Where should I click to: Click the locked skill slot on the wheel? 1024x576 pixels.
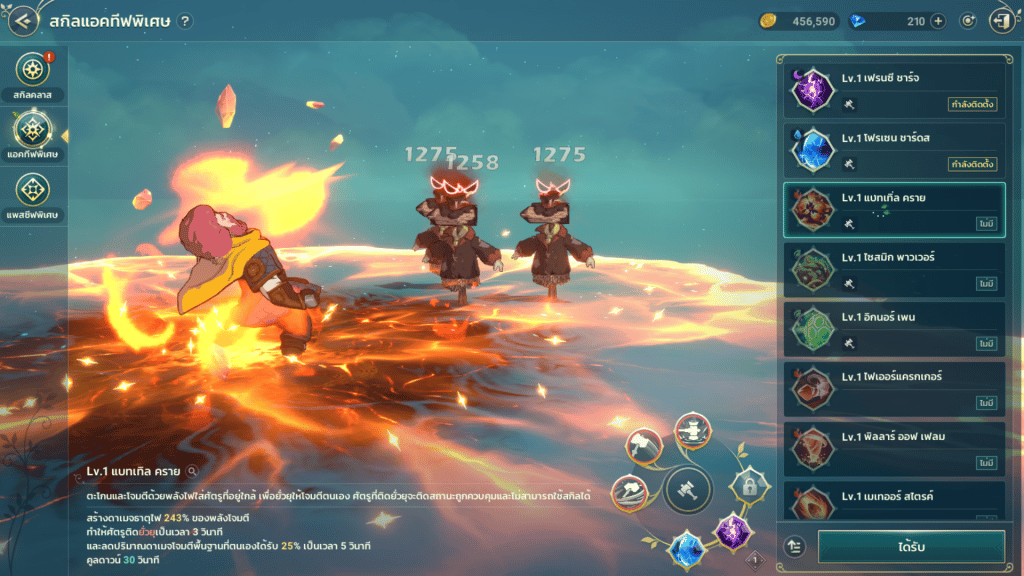747,486
